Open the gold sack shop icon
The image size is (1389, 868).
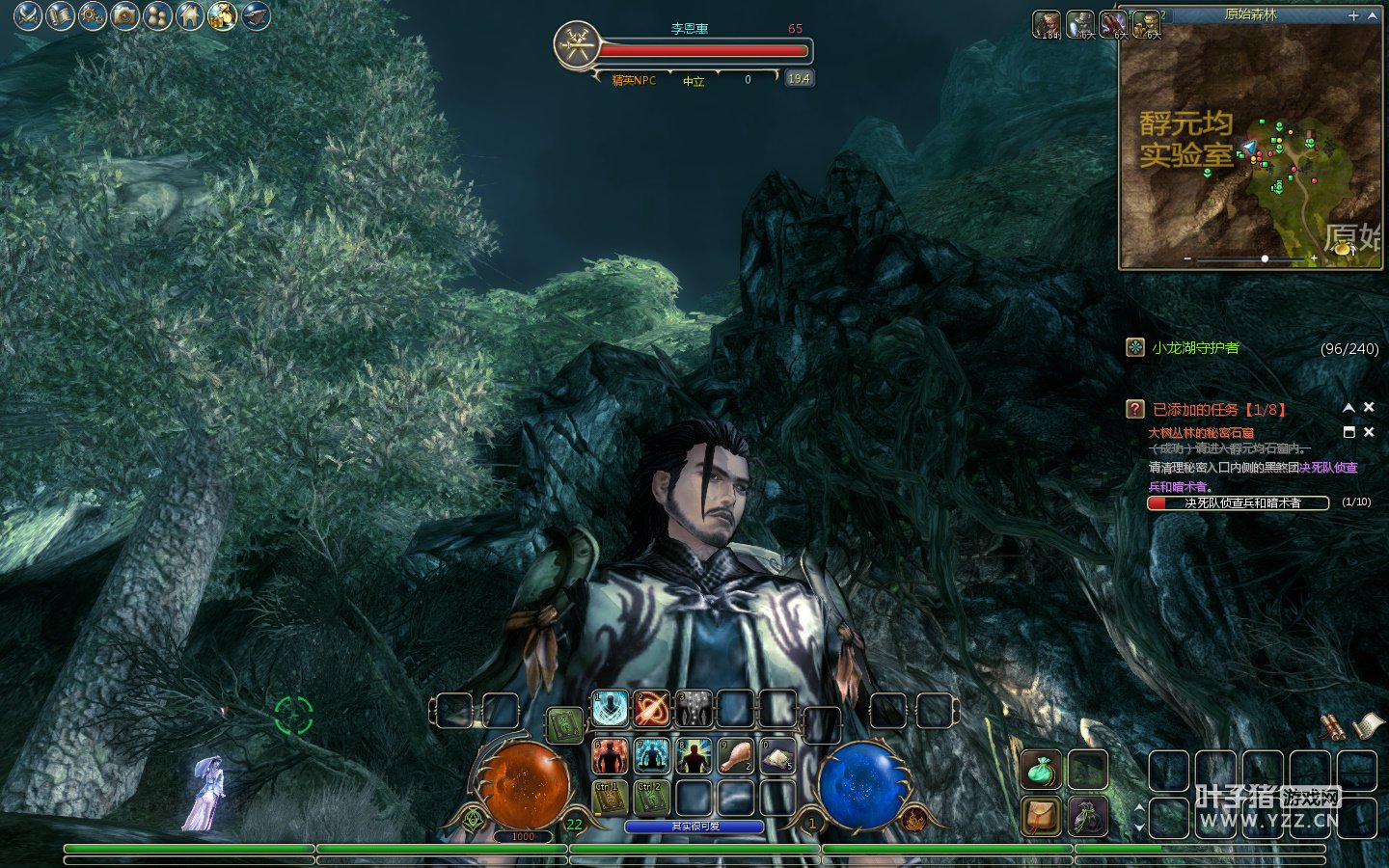pyautogui.click(x=223, y=15)
